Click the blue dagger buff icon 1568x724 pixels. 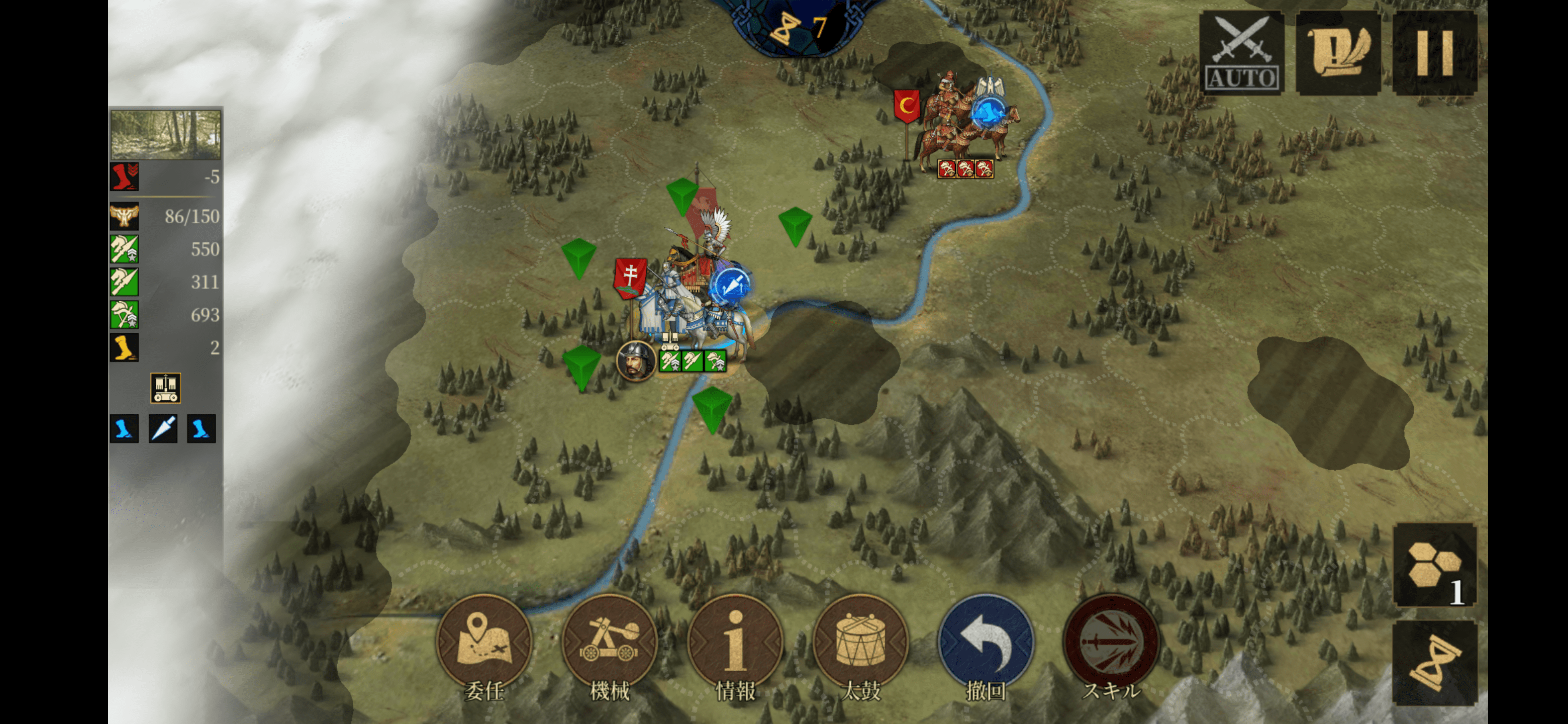tap(163, 429)
